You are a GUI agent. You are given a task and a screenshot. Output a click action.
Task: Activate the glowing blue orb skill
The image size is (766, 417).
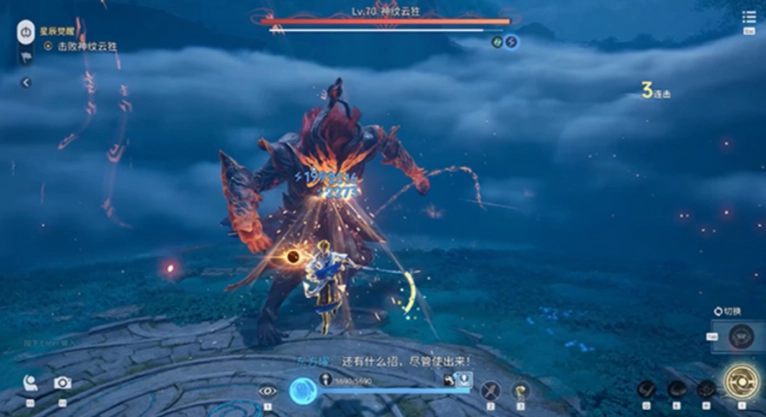click(x=303, y=391)
